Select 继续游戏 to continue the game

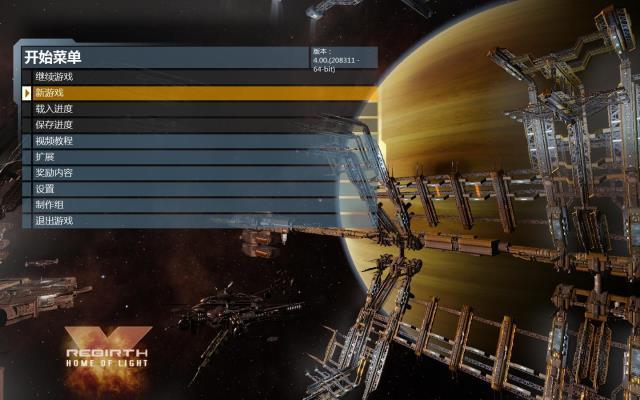click(54, 77)
